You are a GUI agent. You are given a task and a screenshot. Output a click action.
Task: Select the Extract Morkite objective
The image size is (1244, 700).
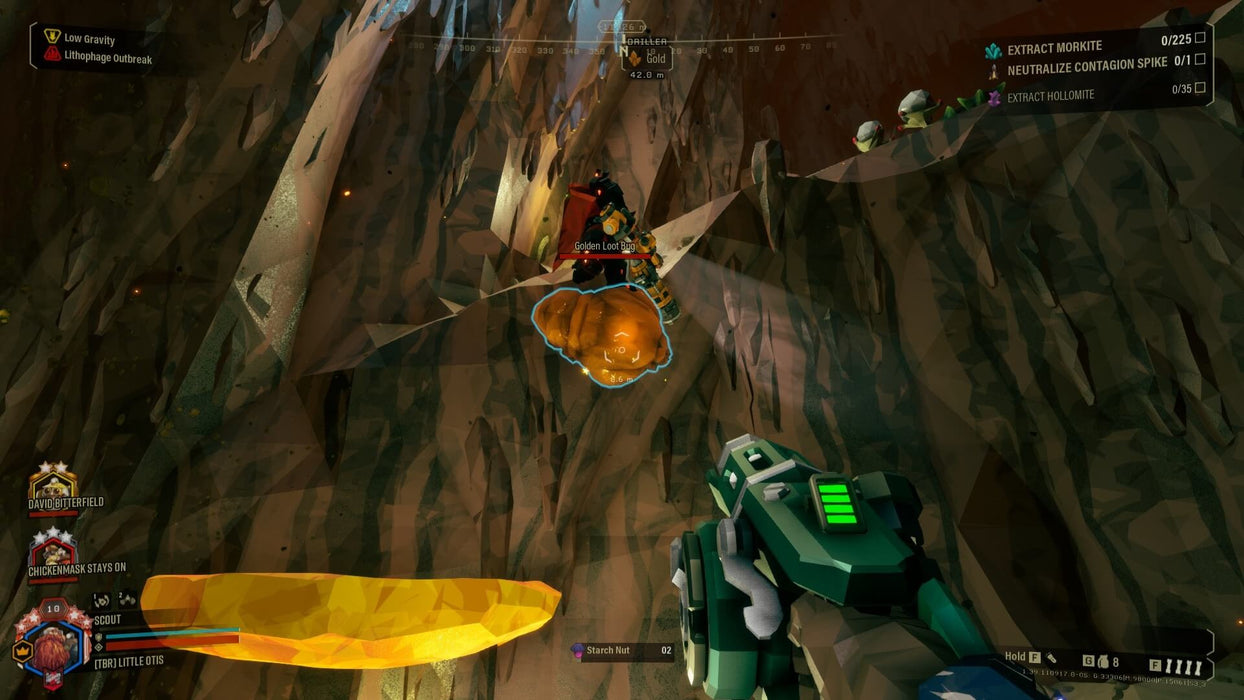click(x=1054, y=48)
